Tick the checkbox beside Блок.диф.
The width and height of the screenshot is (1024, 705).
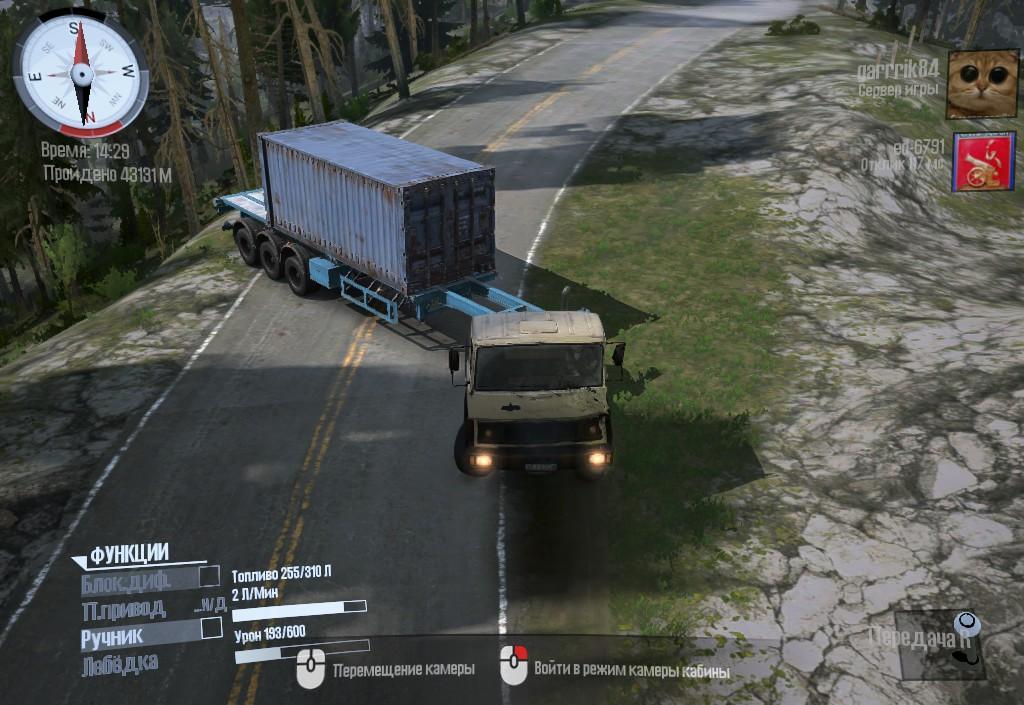209,576
